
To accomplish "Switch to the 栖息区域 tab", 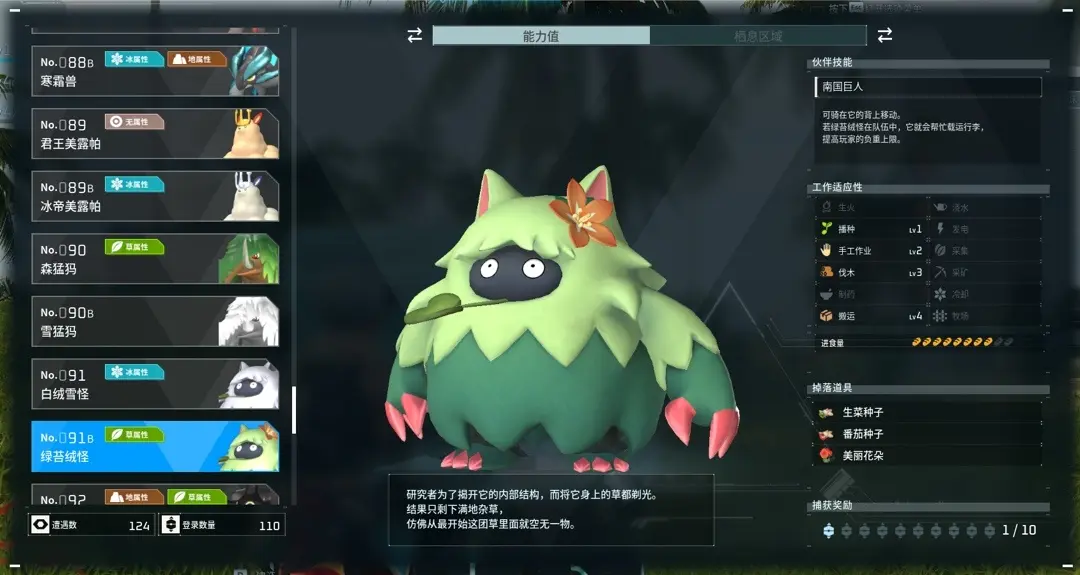I will (757, 36).
